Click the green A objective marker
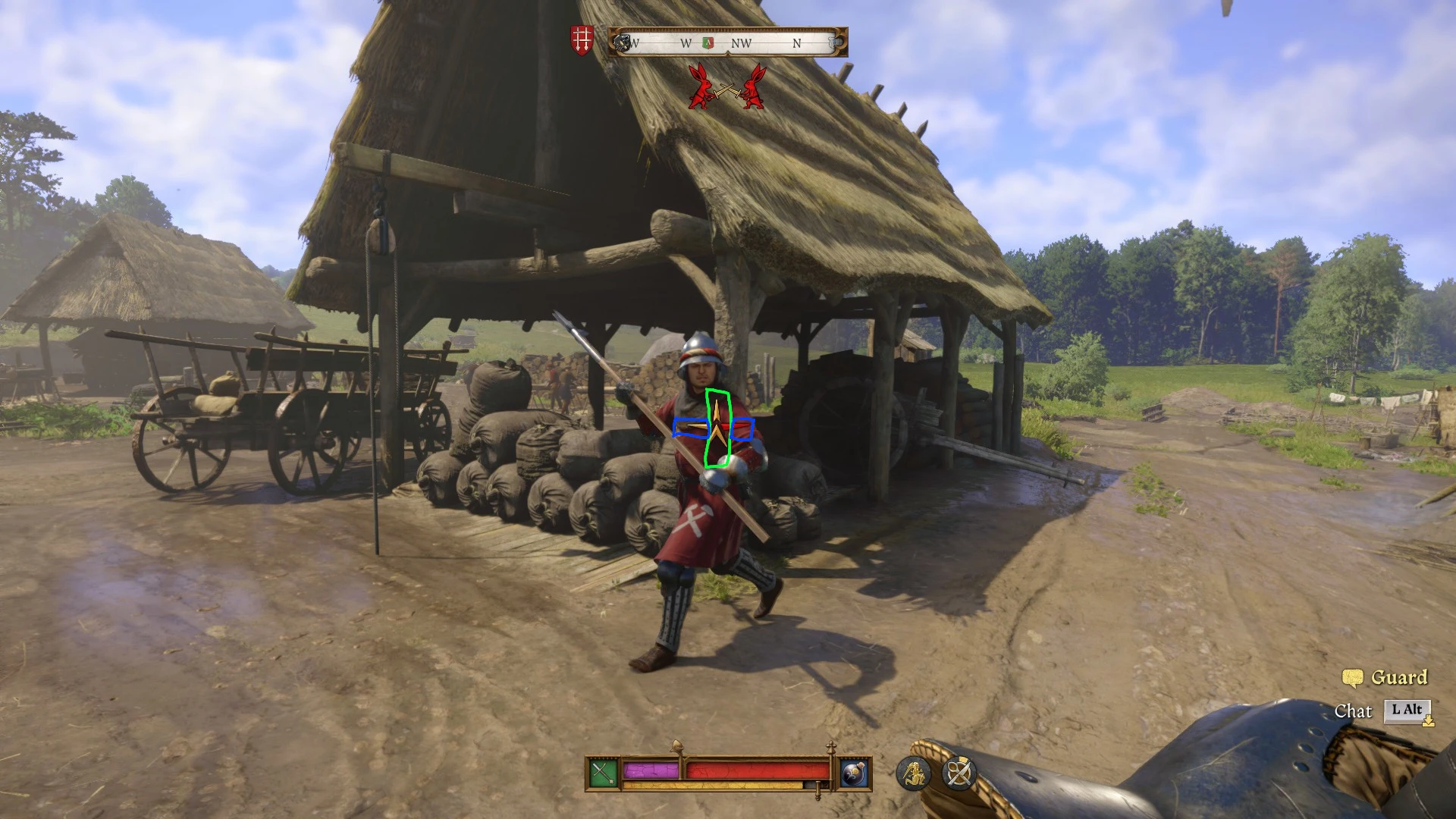 (708, 43)
